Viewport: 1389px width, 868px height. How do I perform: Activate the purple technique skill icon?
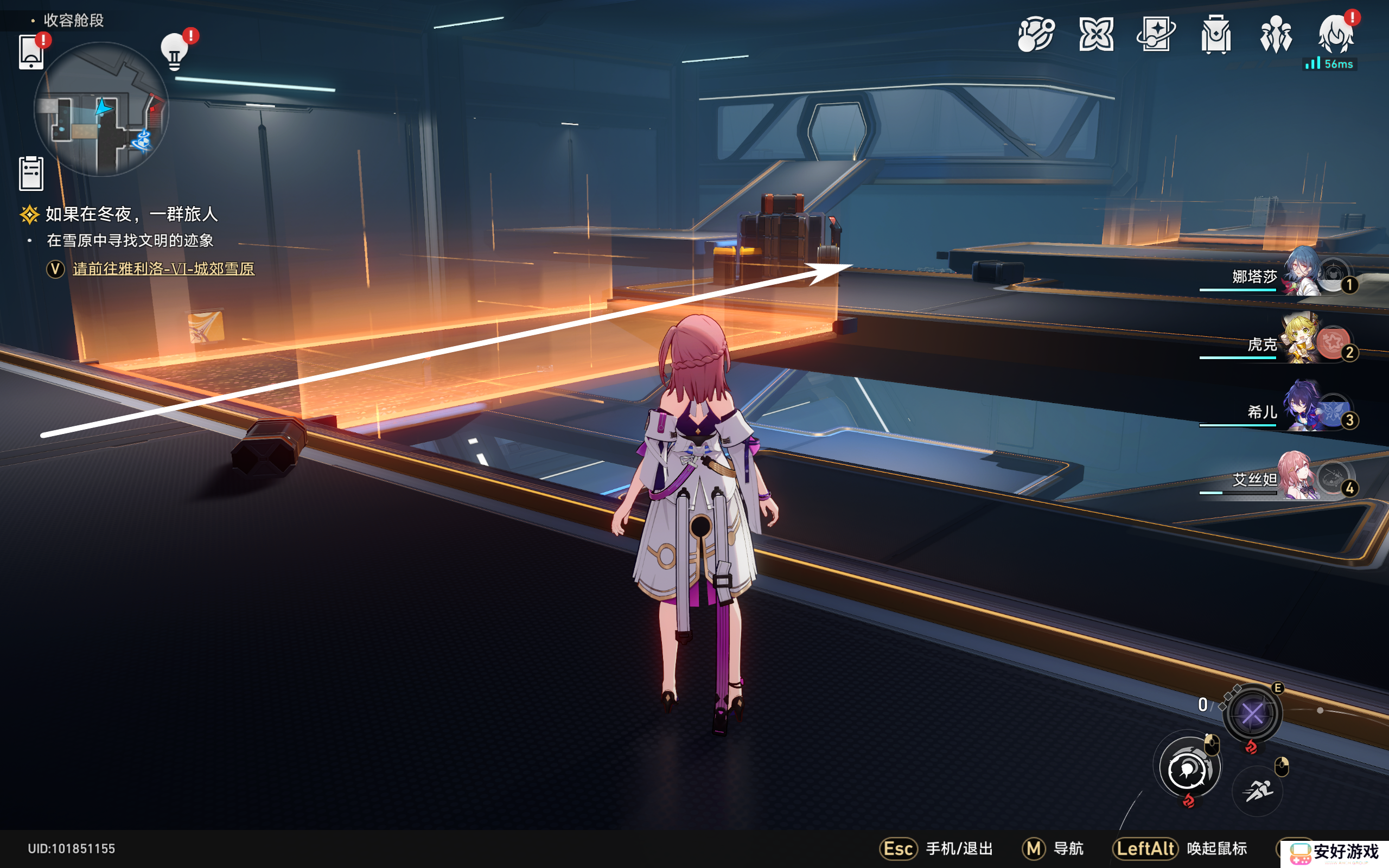click(x=1252, y=713)
